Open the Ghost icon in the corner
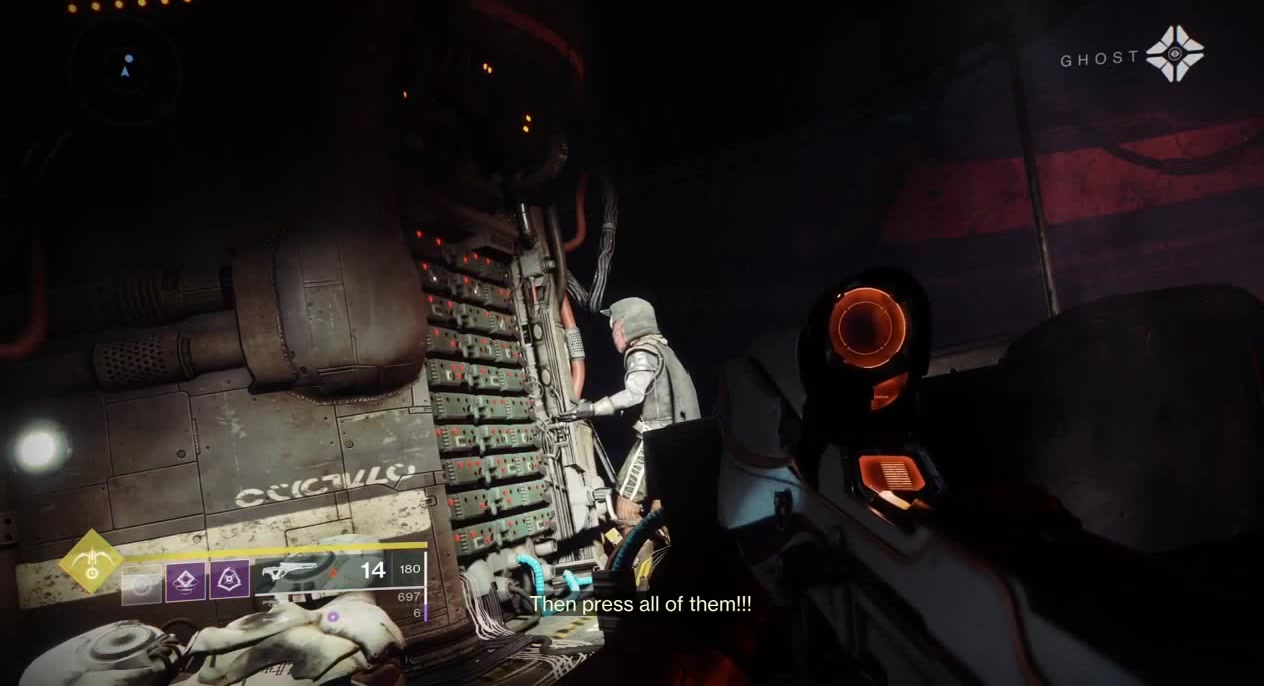1264x686 pixels. click(1174, 54)
